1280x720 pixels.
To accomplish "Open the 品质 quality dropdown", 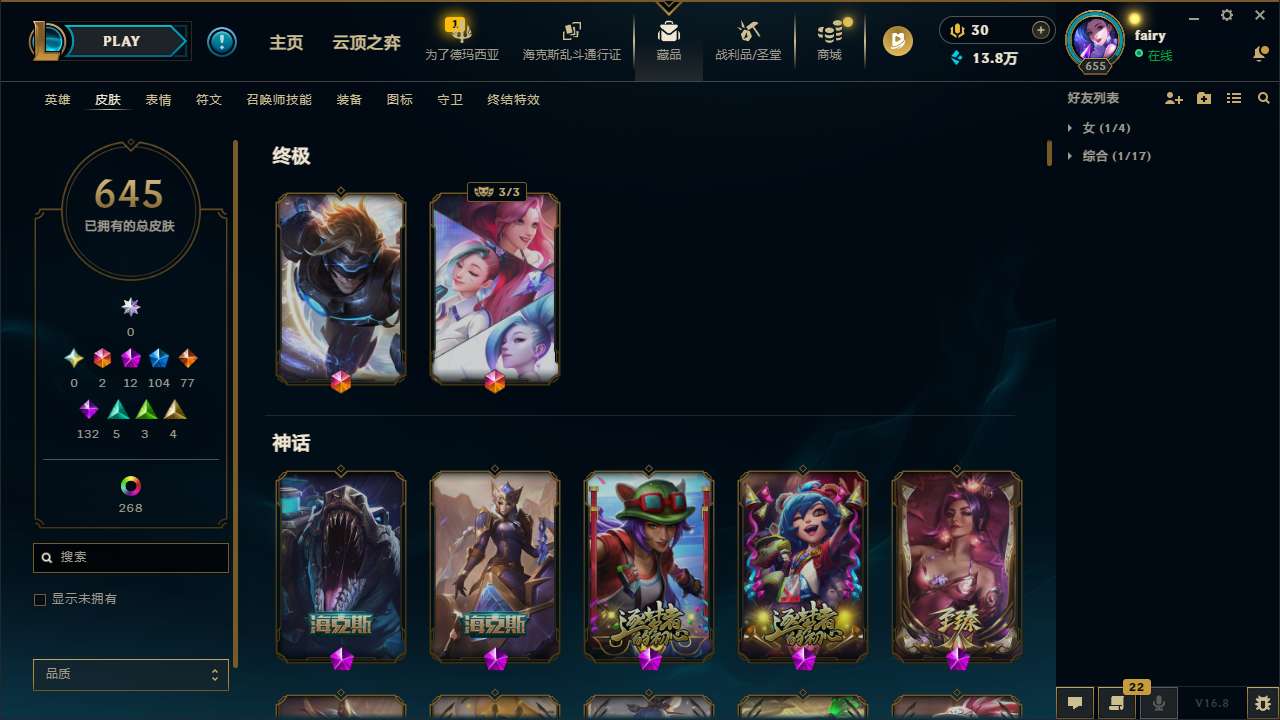I will [x=130, y=674].
